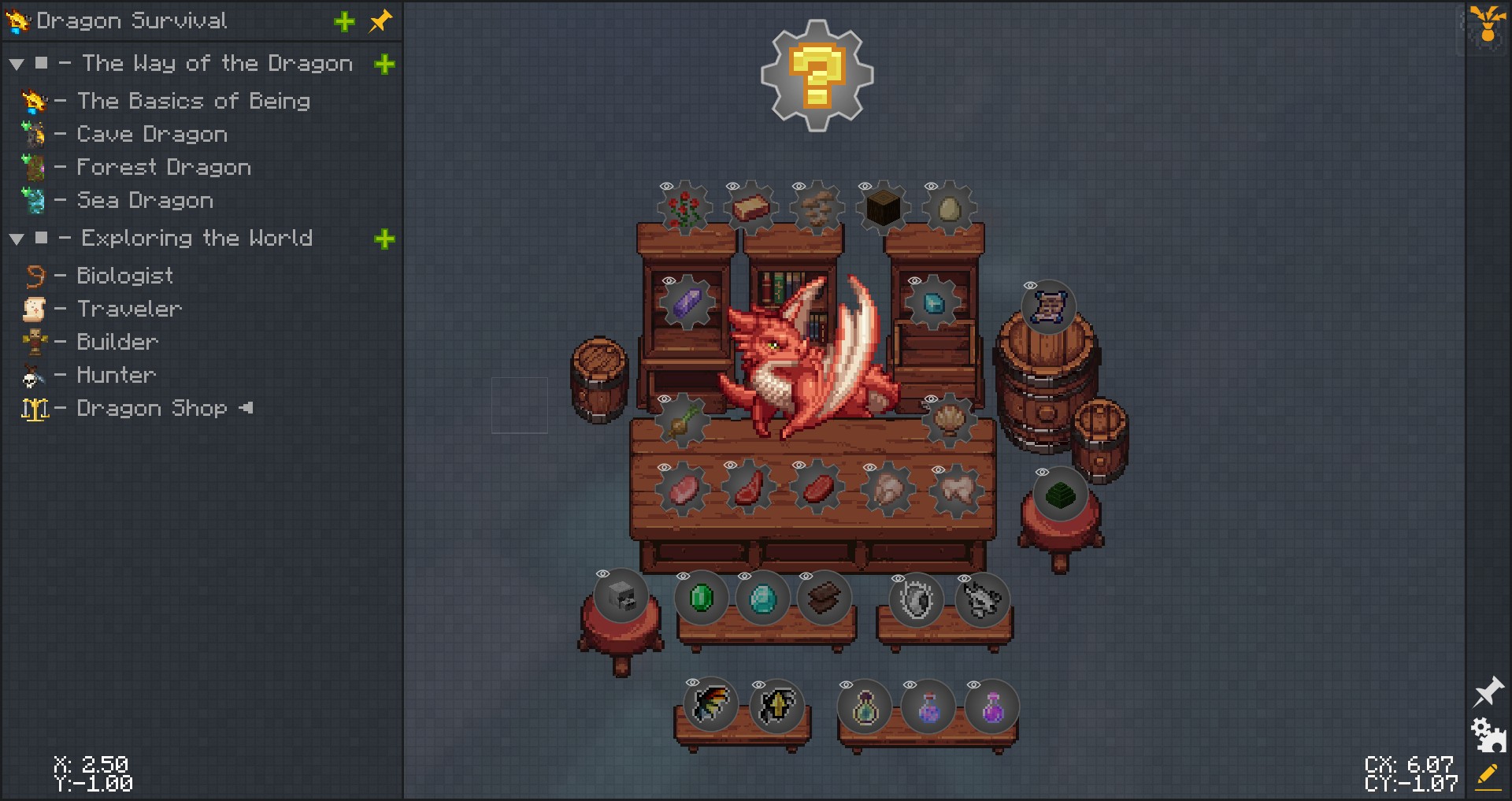
Task: Select the Cave Dragon chapter
Action: click(151, 135)
